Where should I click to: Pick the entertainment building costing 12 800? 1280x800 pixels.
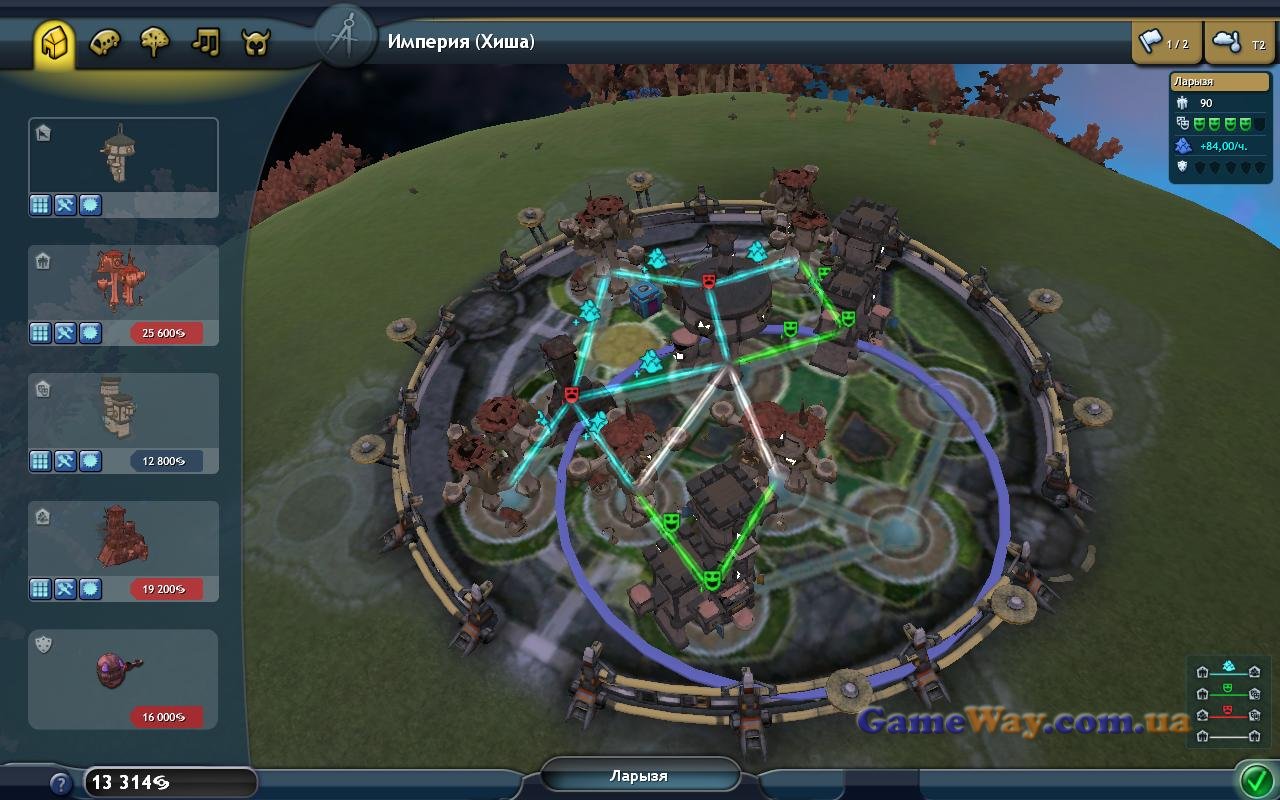(x=123, y=412)
